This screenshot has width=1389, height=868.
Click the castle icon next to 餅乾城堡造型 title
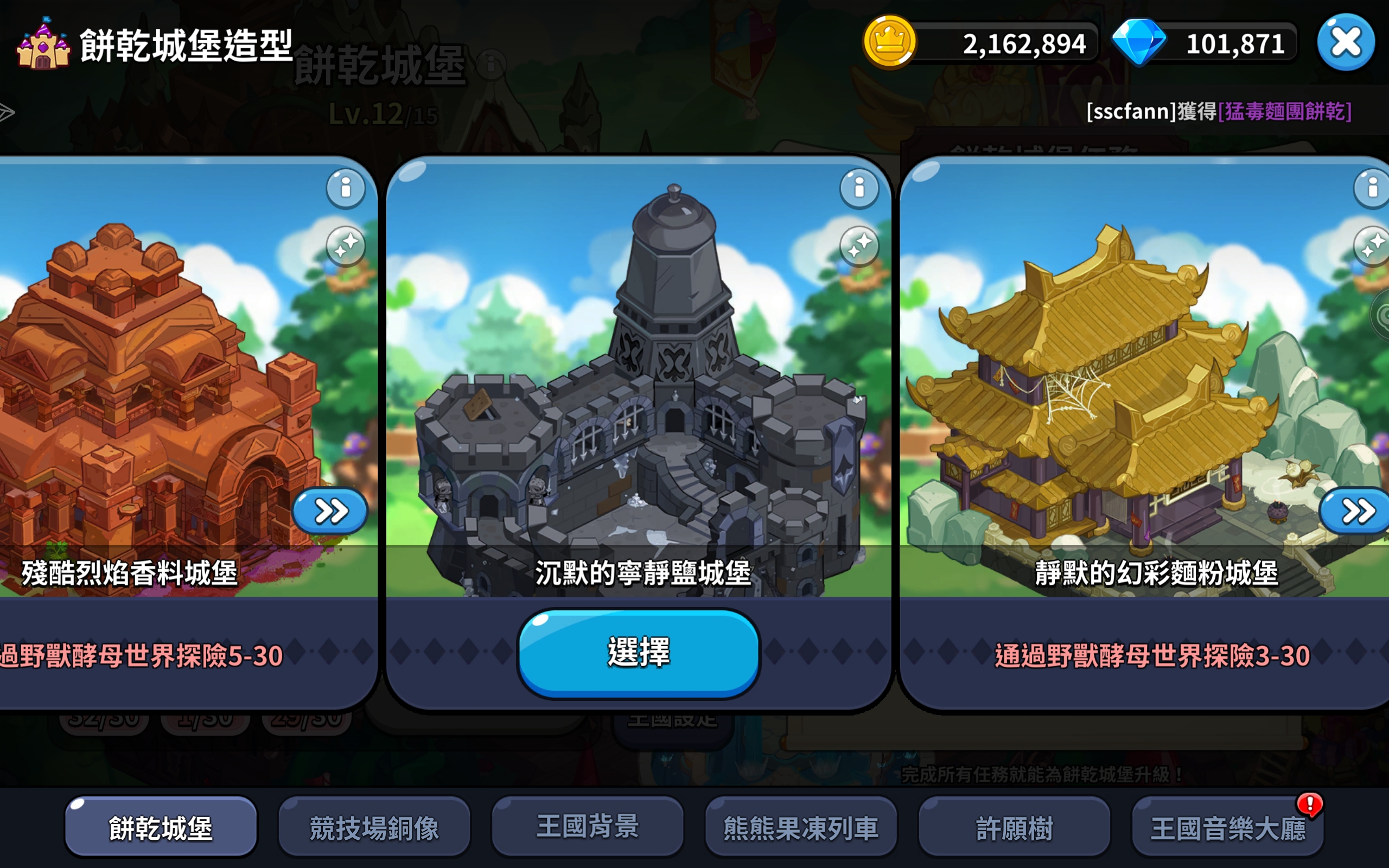(x=43, y=44)
